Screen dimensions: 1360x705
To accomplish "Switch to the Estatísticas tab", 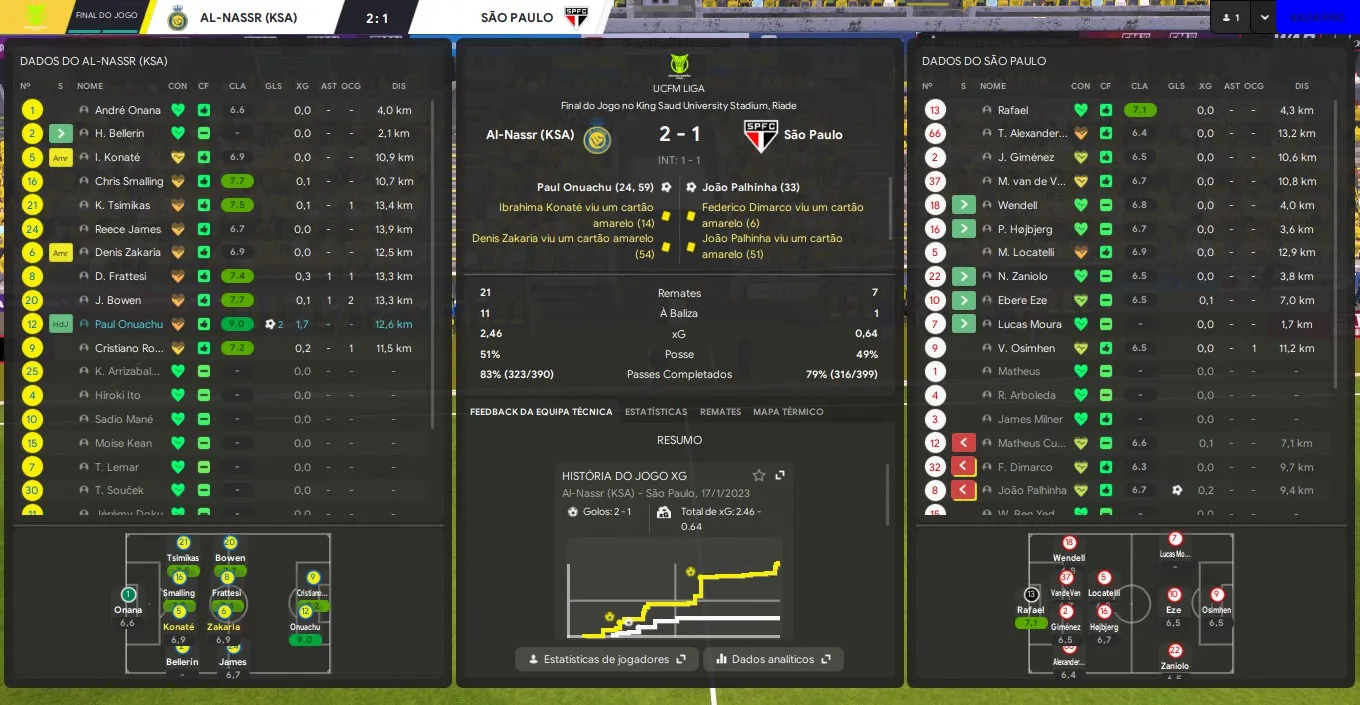I will (656, 412).
